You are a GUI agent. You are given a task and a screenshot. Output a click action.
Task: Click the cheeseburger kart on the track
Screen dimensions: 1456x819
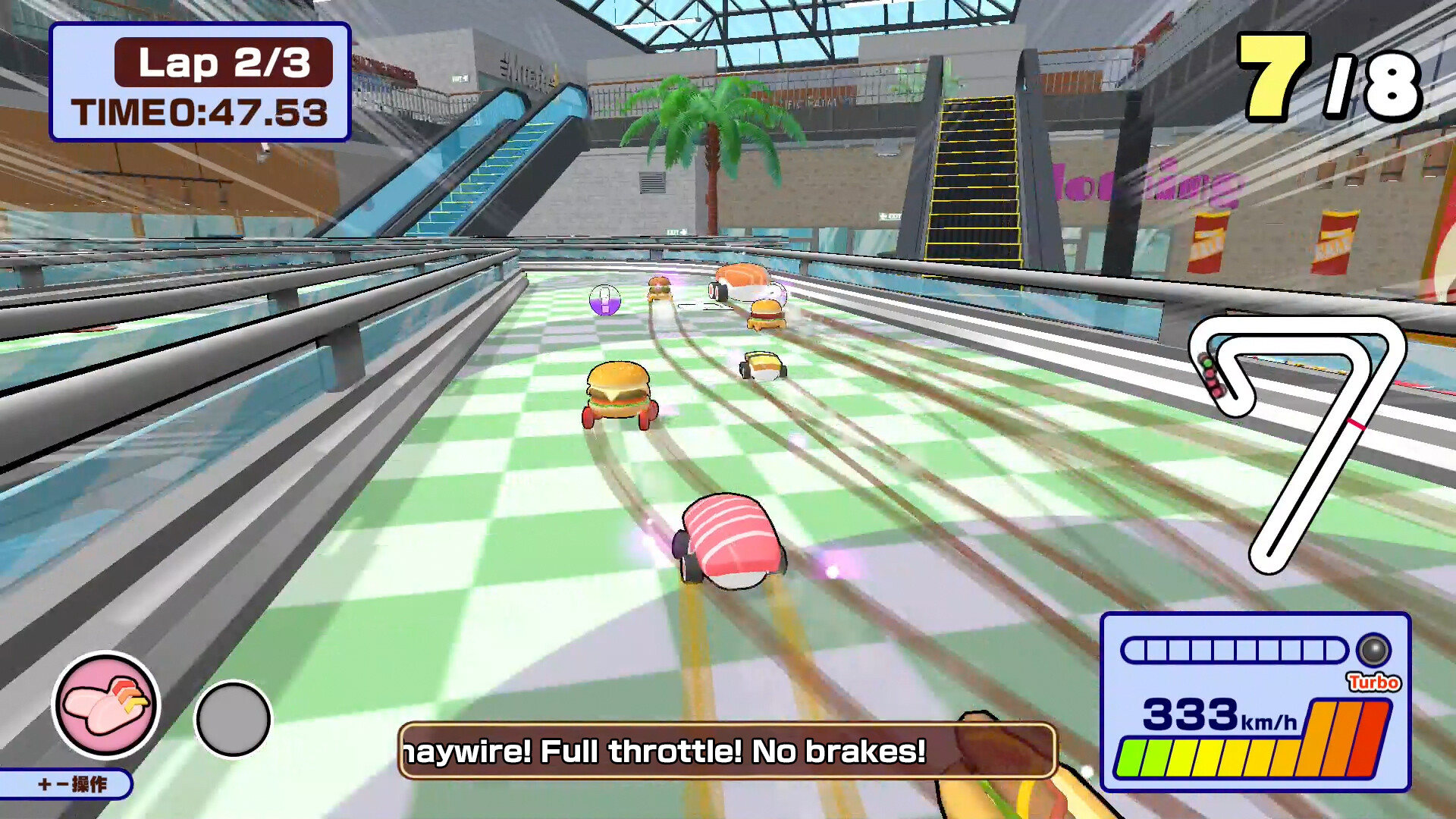[x=618, y=394]
